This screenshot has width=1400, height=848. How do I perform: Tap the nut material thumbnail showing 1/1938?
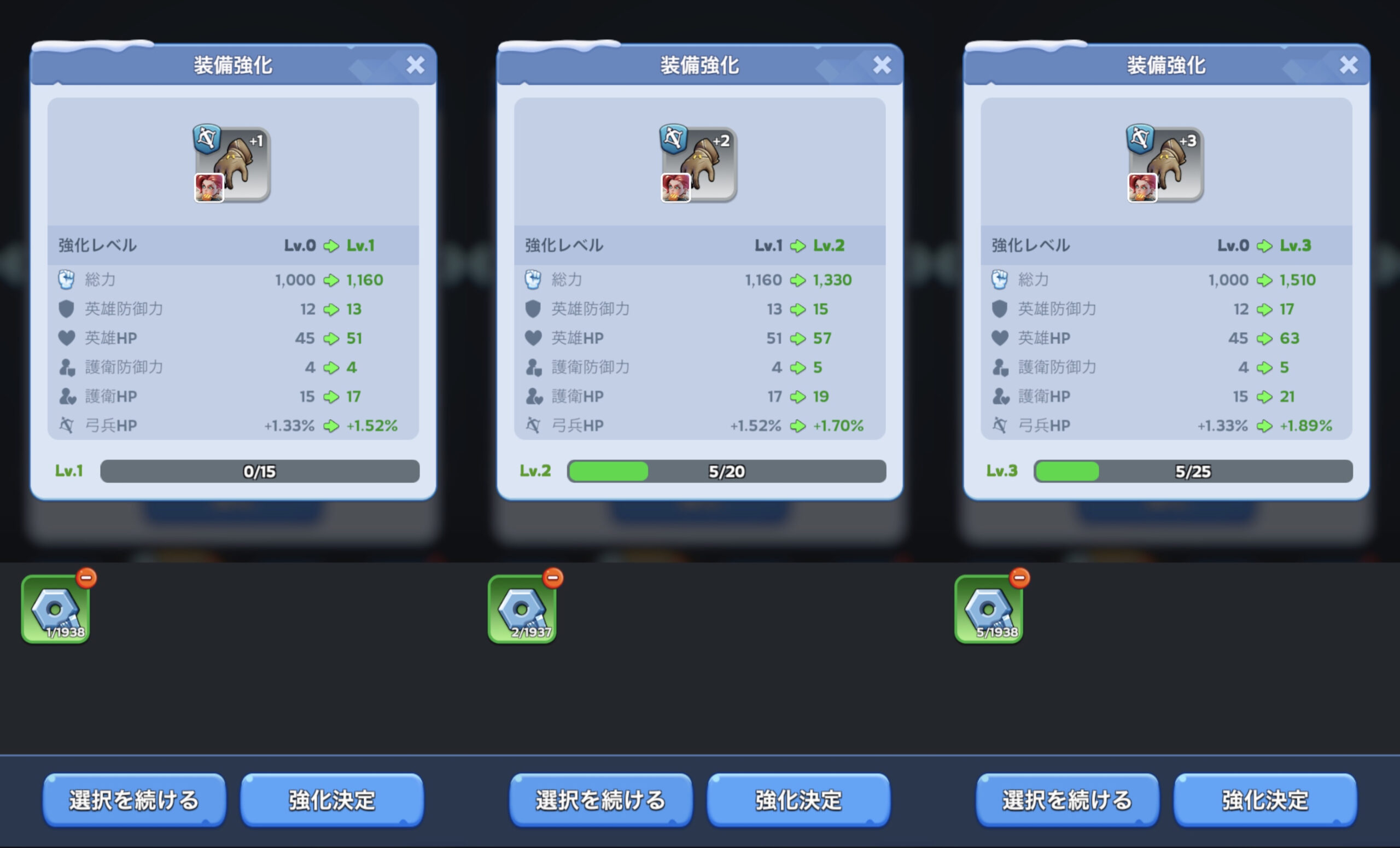[55, 610]
